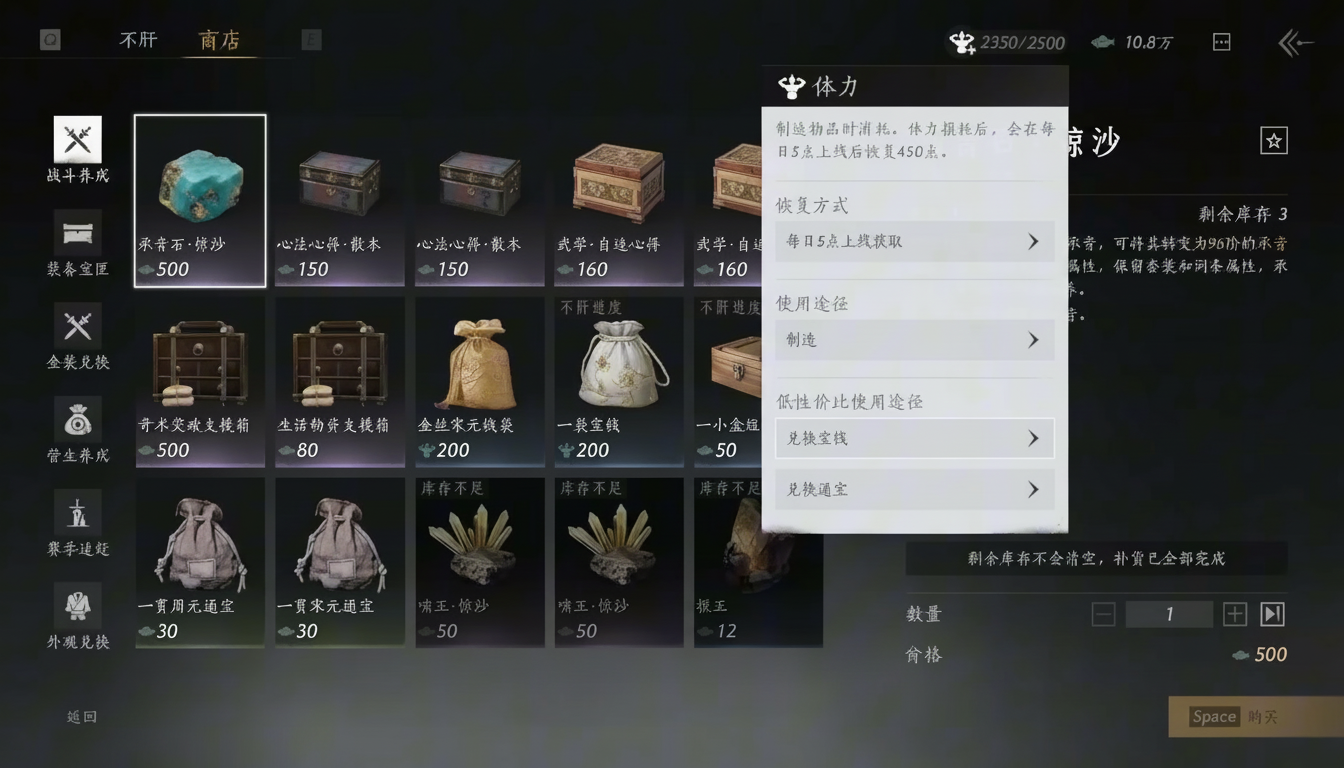Screen dimensions: 1344x768
Task: Click the stamina counter showing 2350/2500
Action: [x=1005, y=42]
